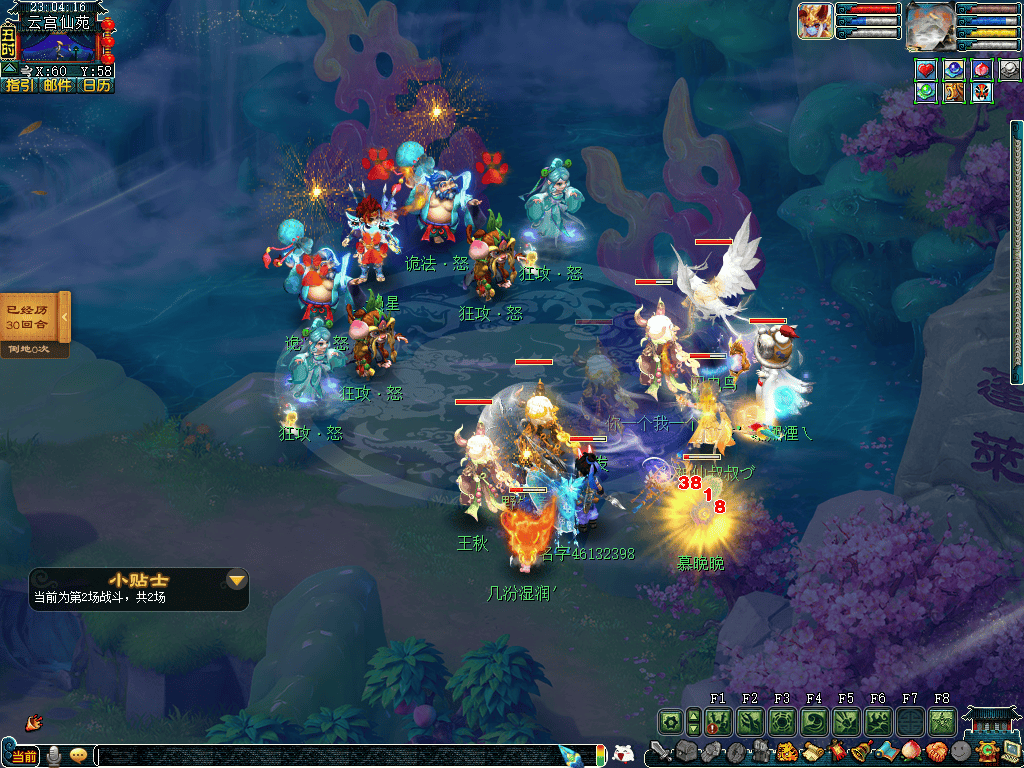Screen dimensions: 1024x768
Task: Open the skill bar gear settings
Action: click(670, 721)
